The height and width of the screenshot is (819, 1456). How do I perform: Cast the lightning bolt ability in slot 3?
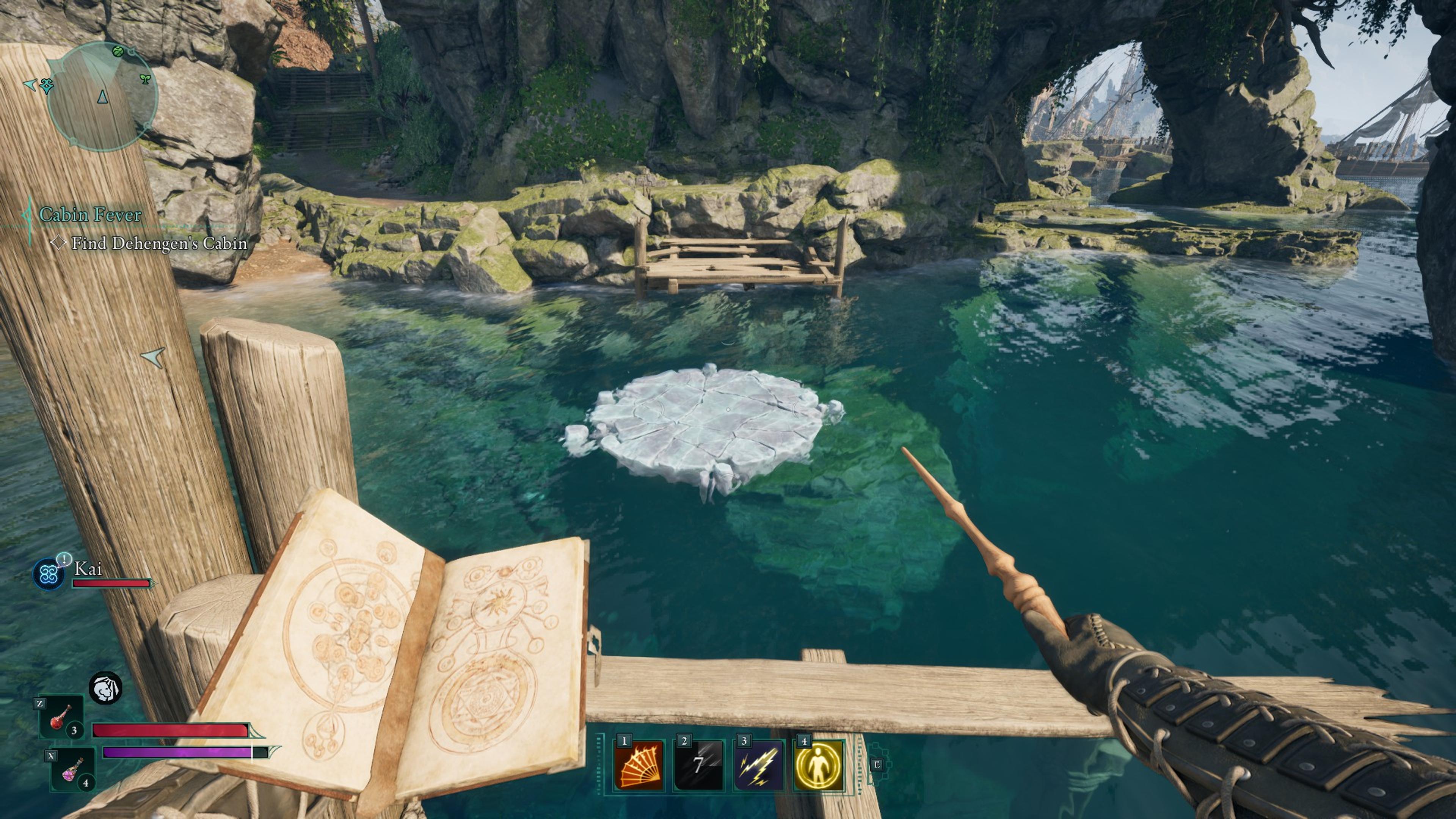[x=758, y=765]
